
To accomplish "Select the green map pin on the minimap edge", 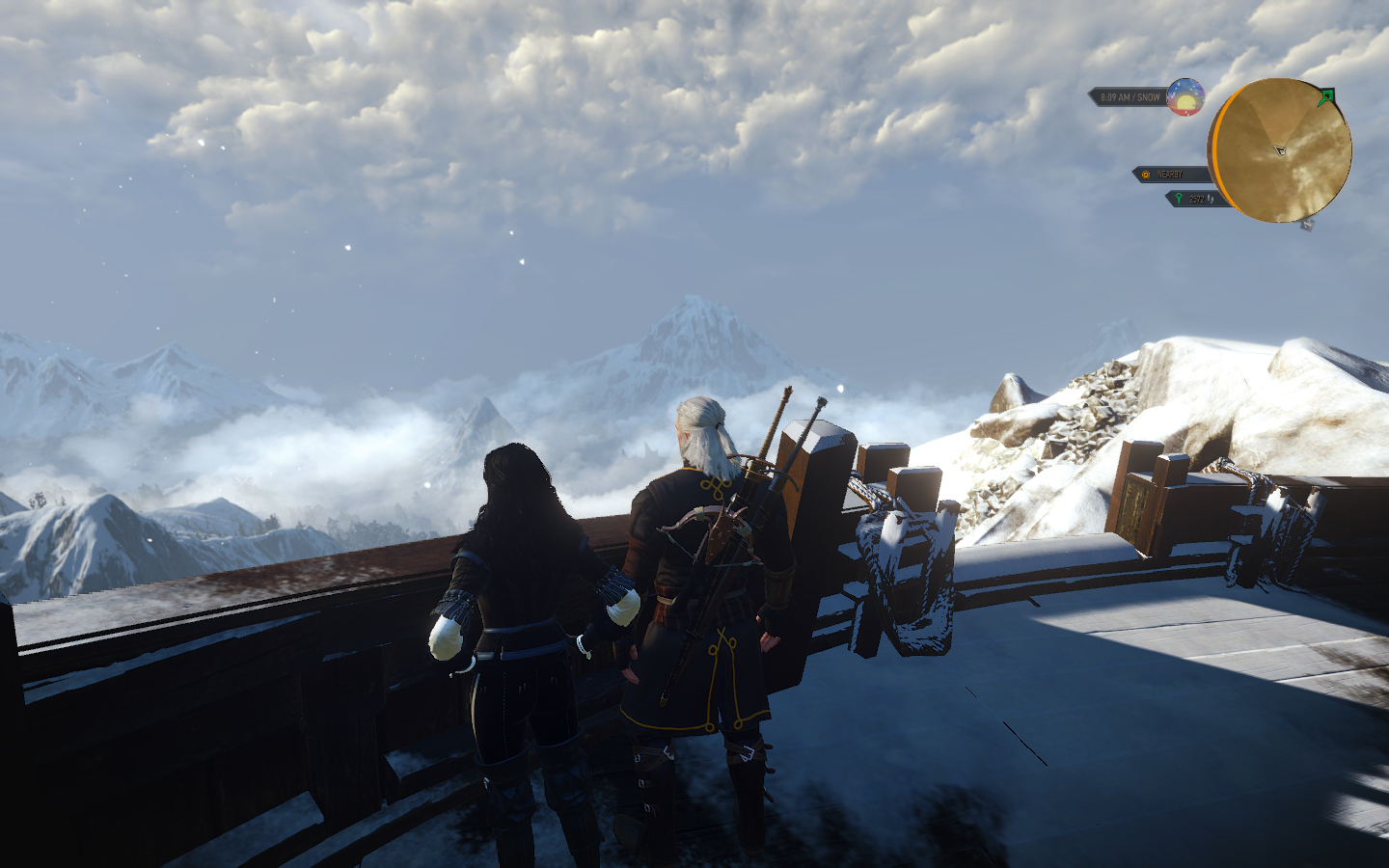I will point(1327,96).
